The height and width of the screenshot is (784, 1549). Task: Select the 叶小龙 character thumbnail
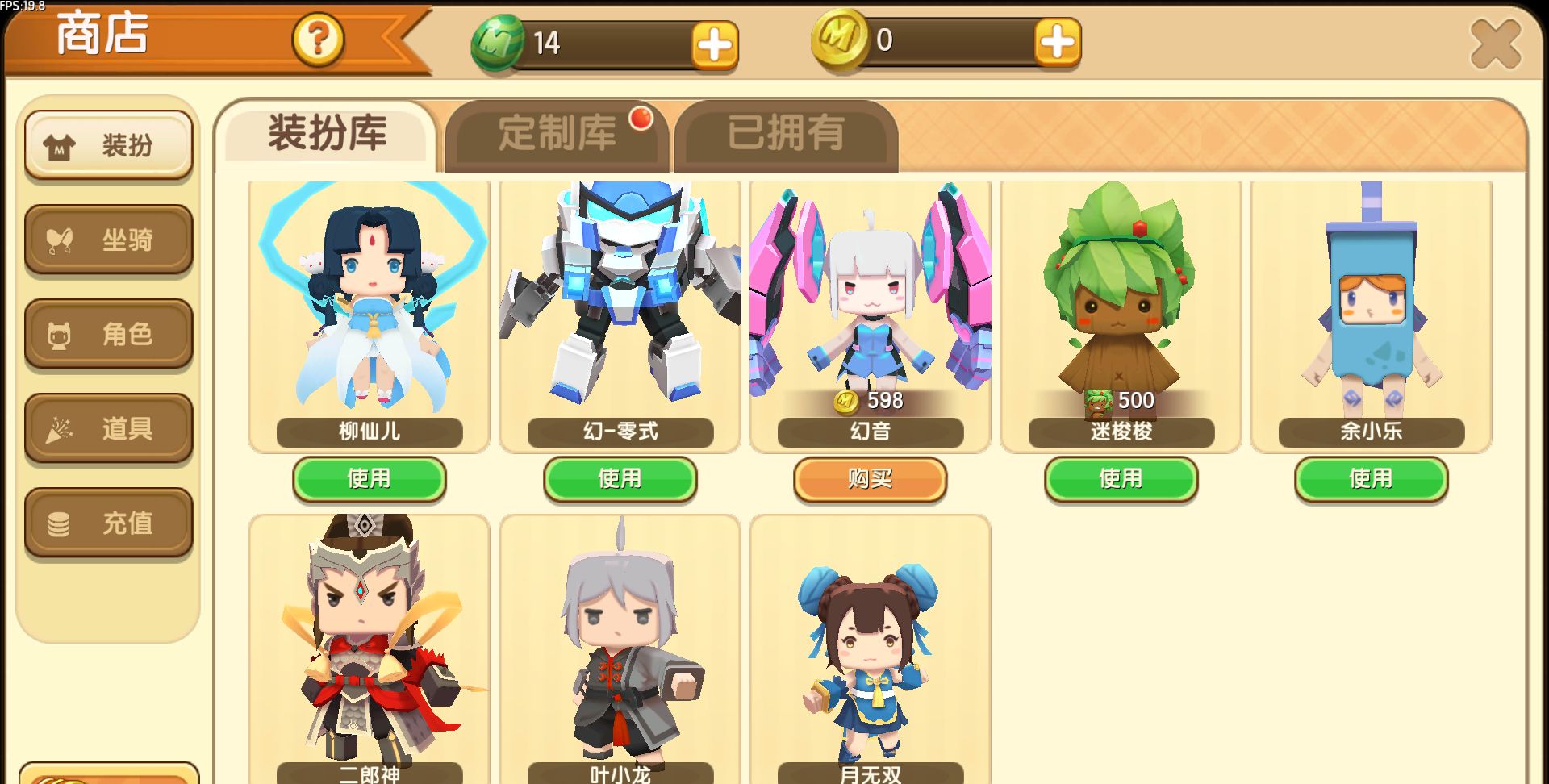[x=620, y=645]
